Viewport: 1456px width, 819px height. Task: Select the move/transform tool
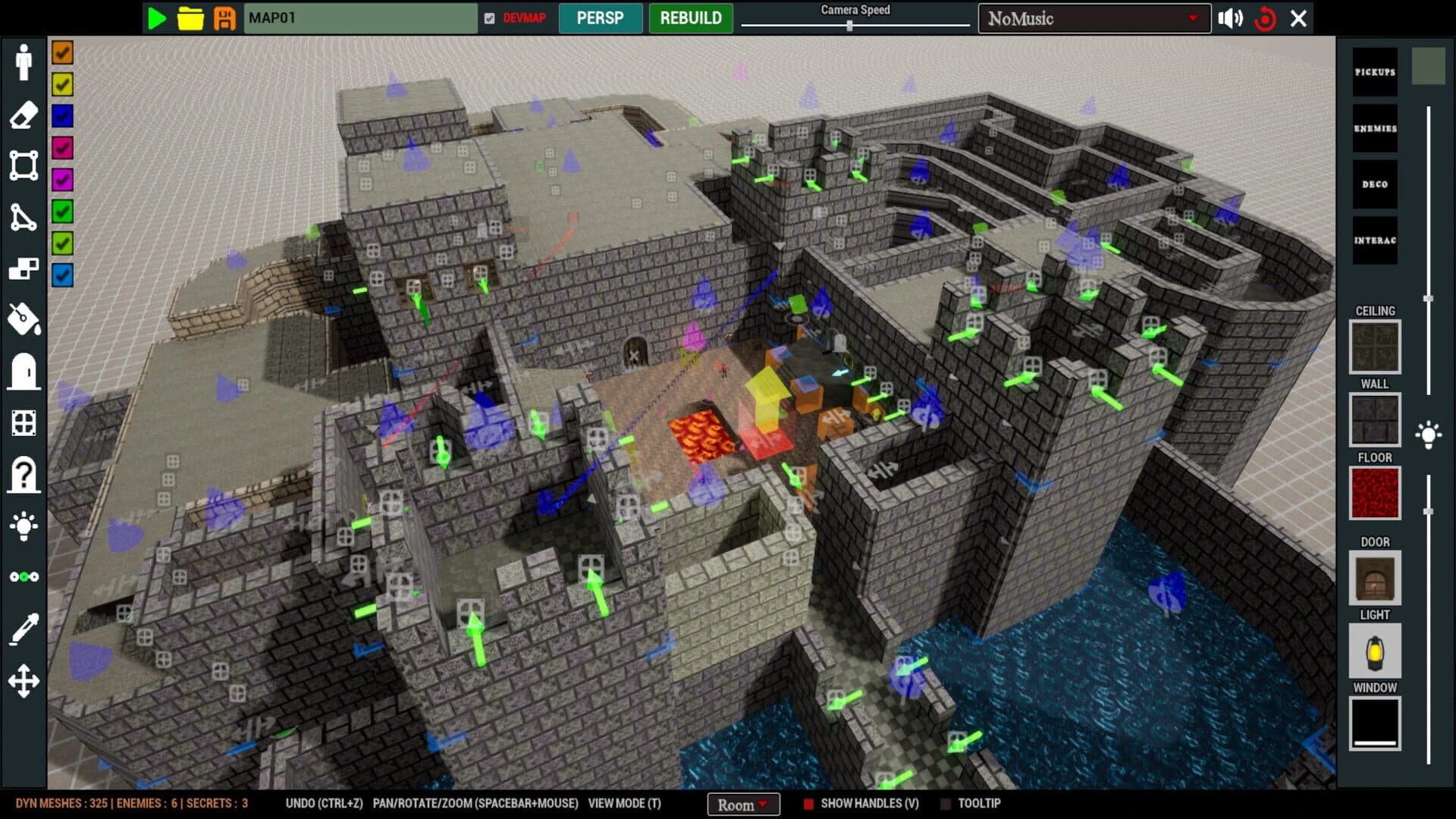[23, 680]
